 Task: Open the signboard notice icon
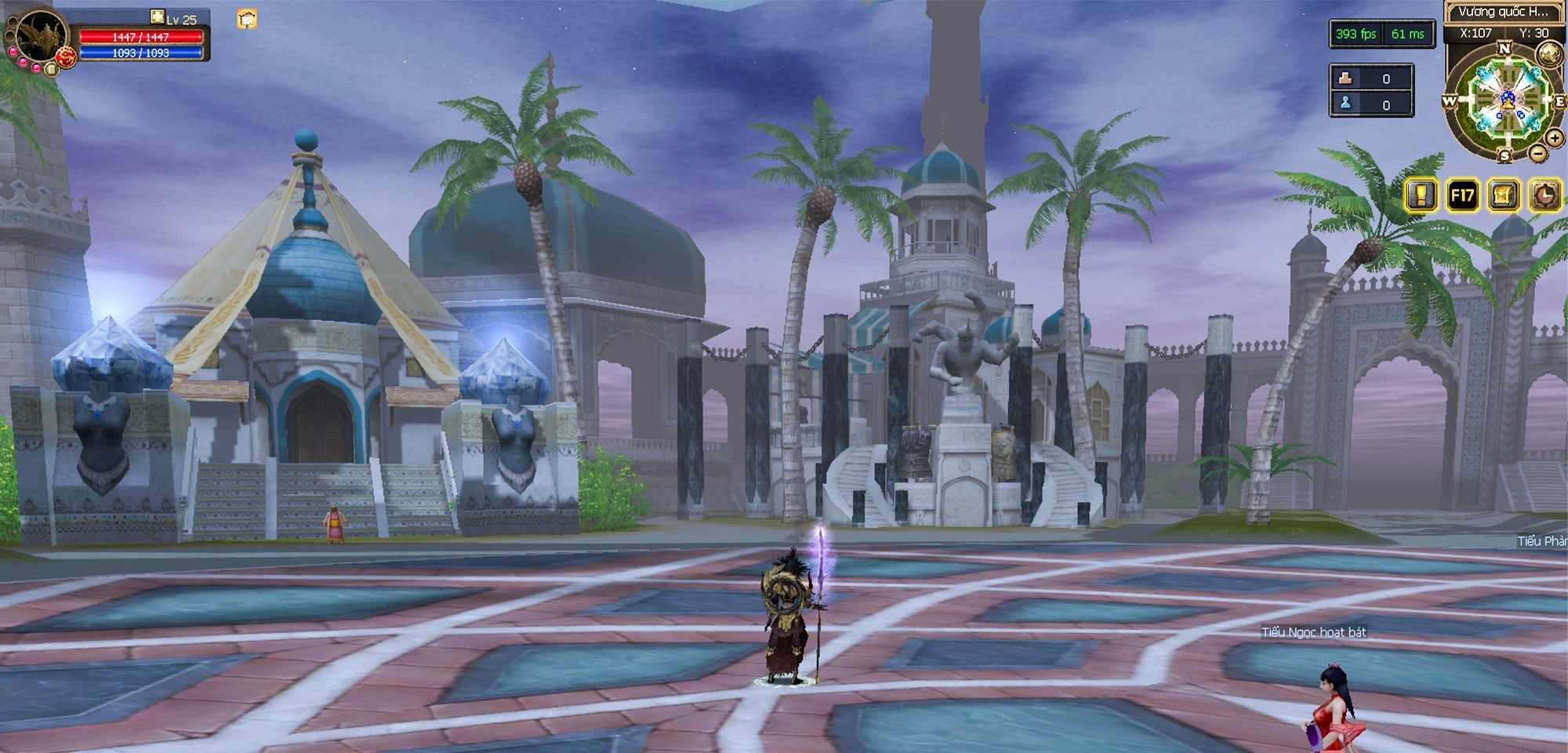click(247, 19)
